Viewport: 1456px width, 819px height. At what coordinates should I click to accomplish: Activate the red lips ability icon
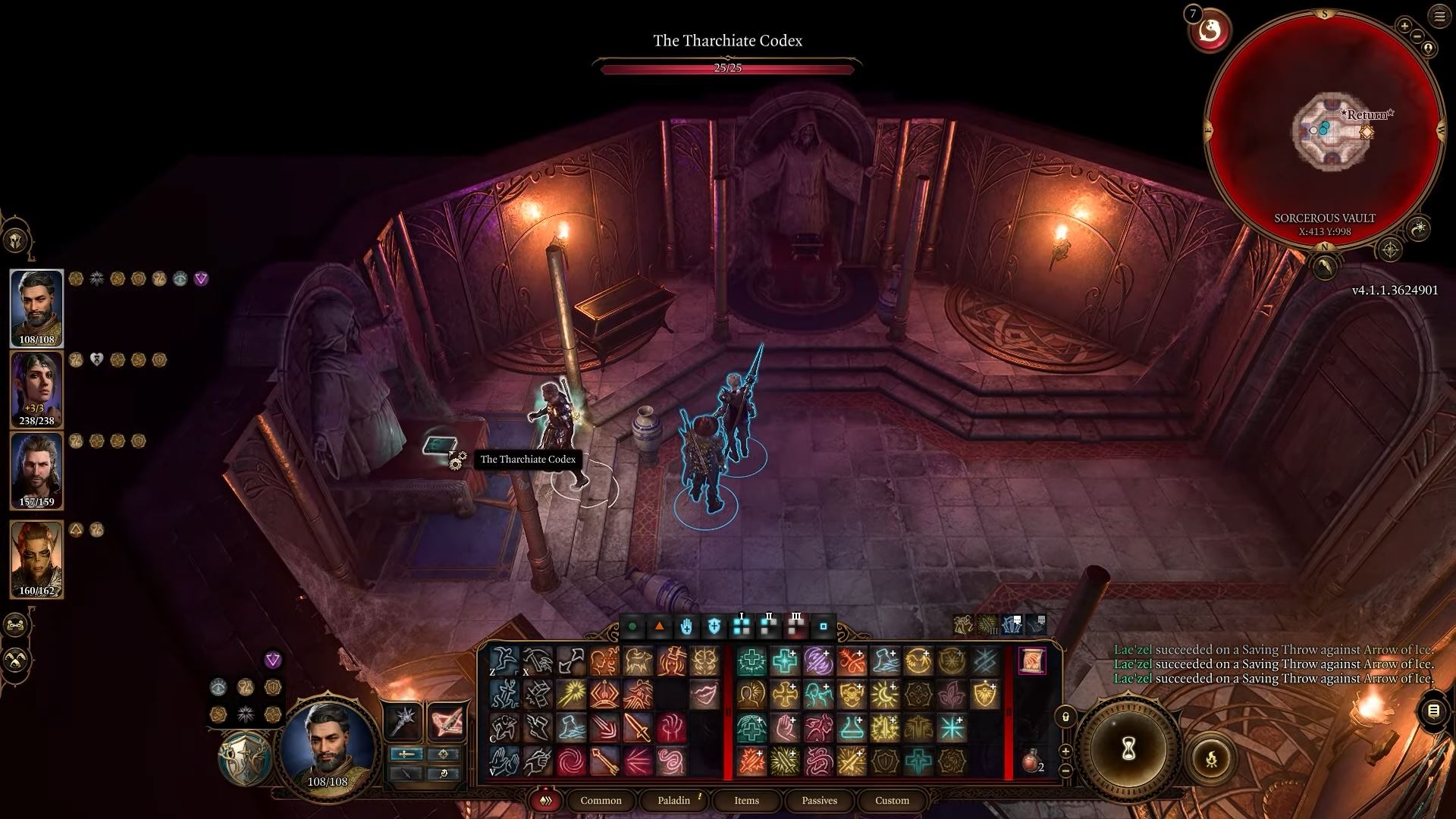click(x=704, y=694)
